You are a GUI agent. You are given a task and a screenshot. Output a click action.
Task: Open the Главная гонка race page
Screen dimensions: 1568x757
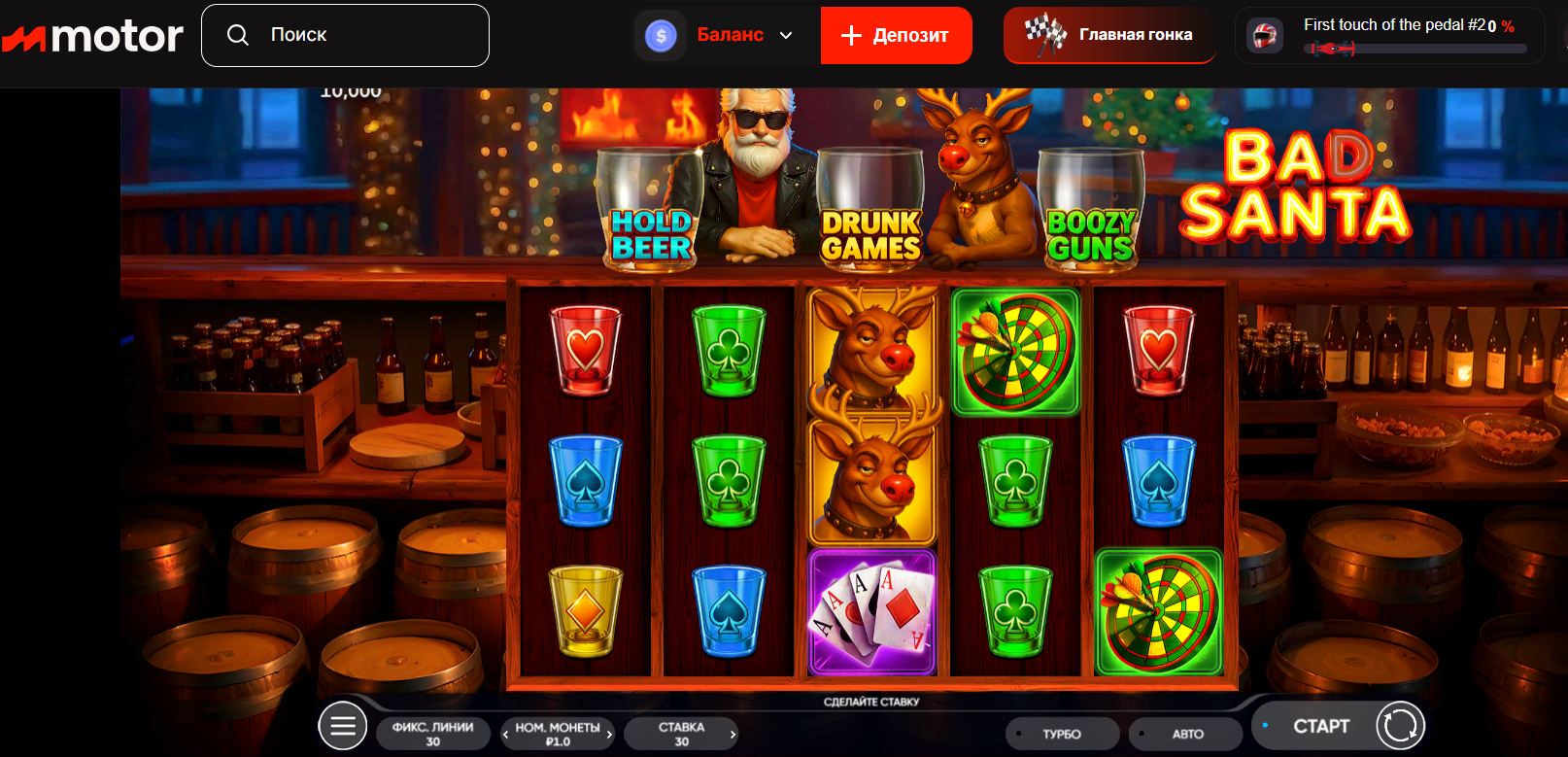point(1109,35)
